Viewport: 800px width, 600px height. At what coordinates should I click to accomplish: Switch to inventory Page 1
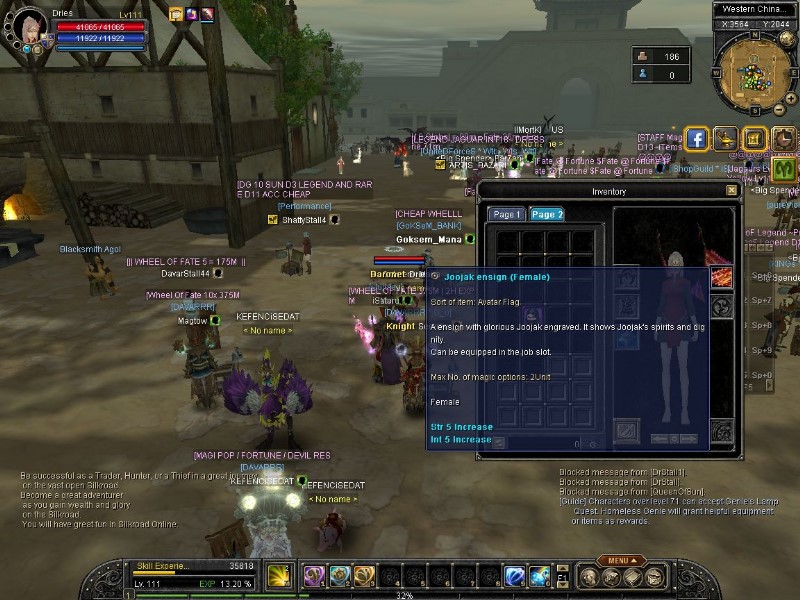508,215
